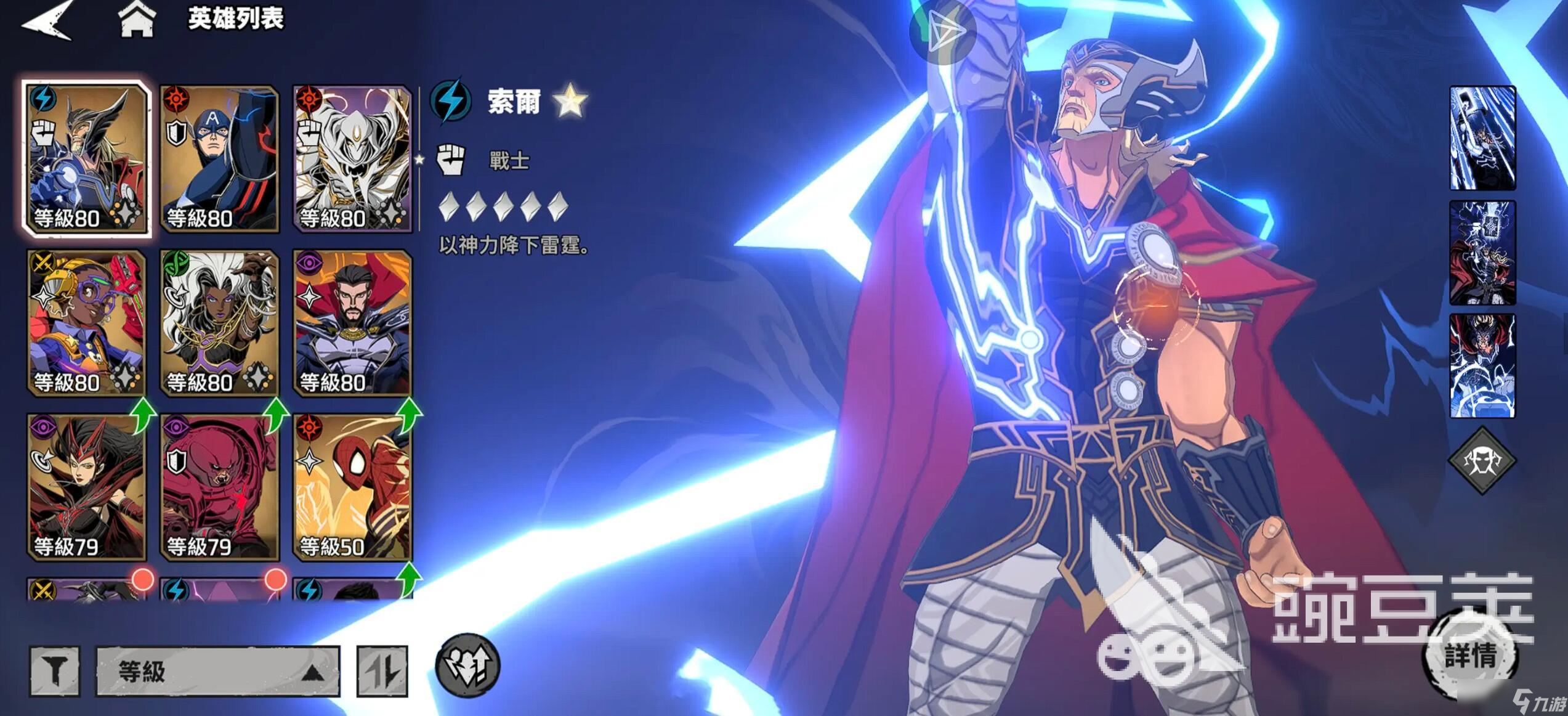
Task: Pick the hero card with purple goggles
Action: point(86,322)
